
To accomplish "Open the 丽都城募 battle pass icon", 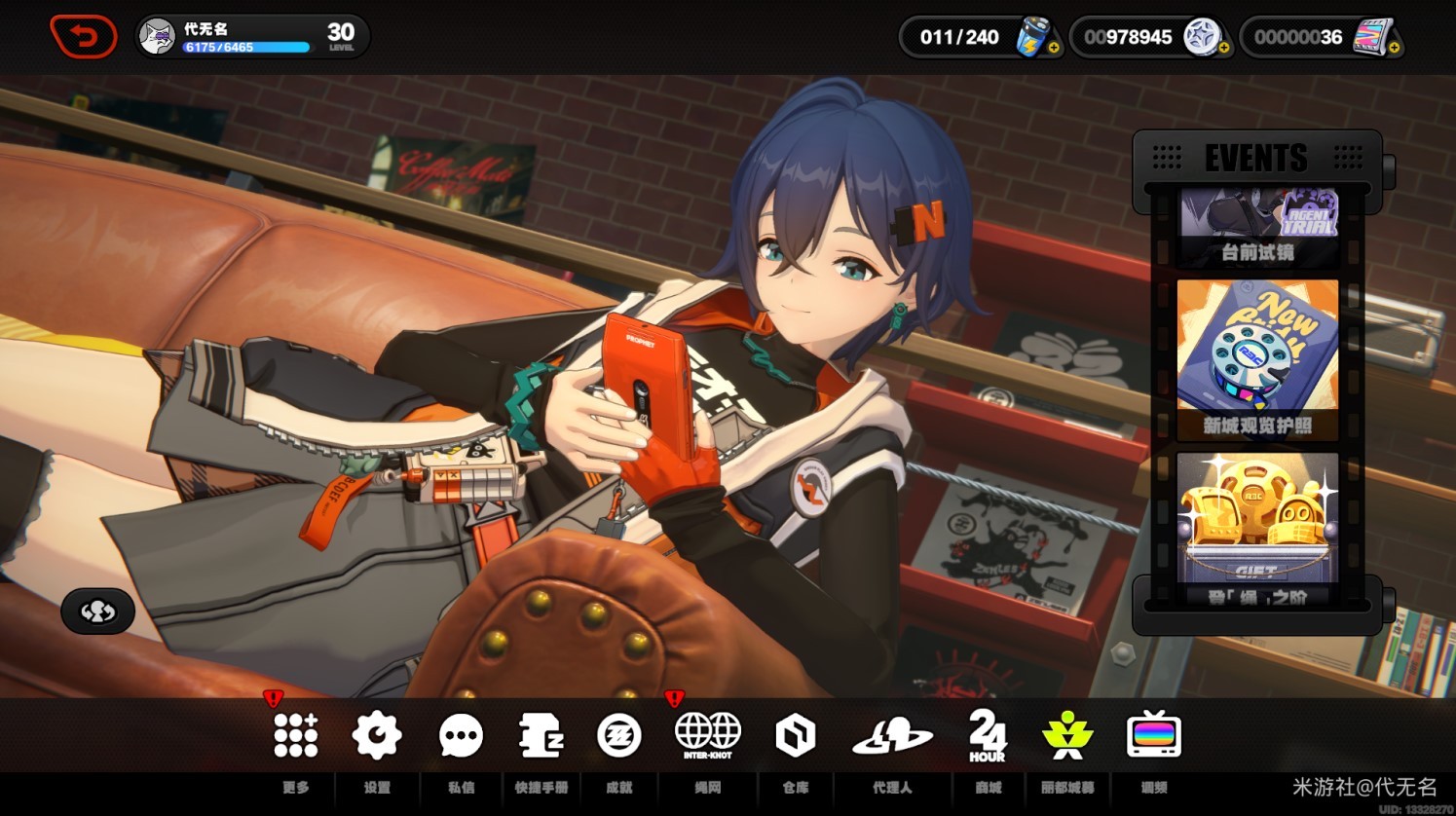I will [x=1067, y=735].
